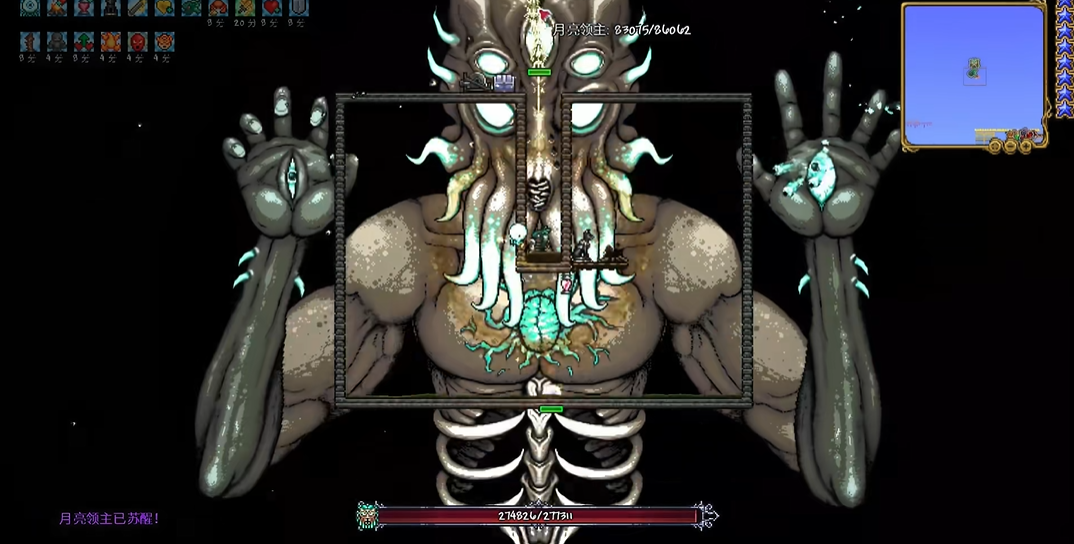The height and width of the screenshot is (544, 1074).
Task: Select the red skull mask buff icon
Action: (138, 42)
